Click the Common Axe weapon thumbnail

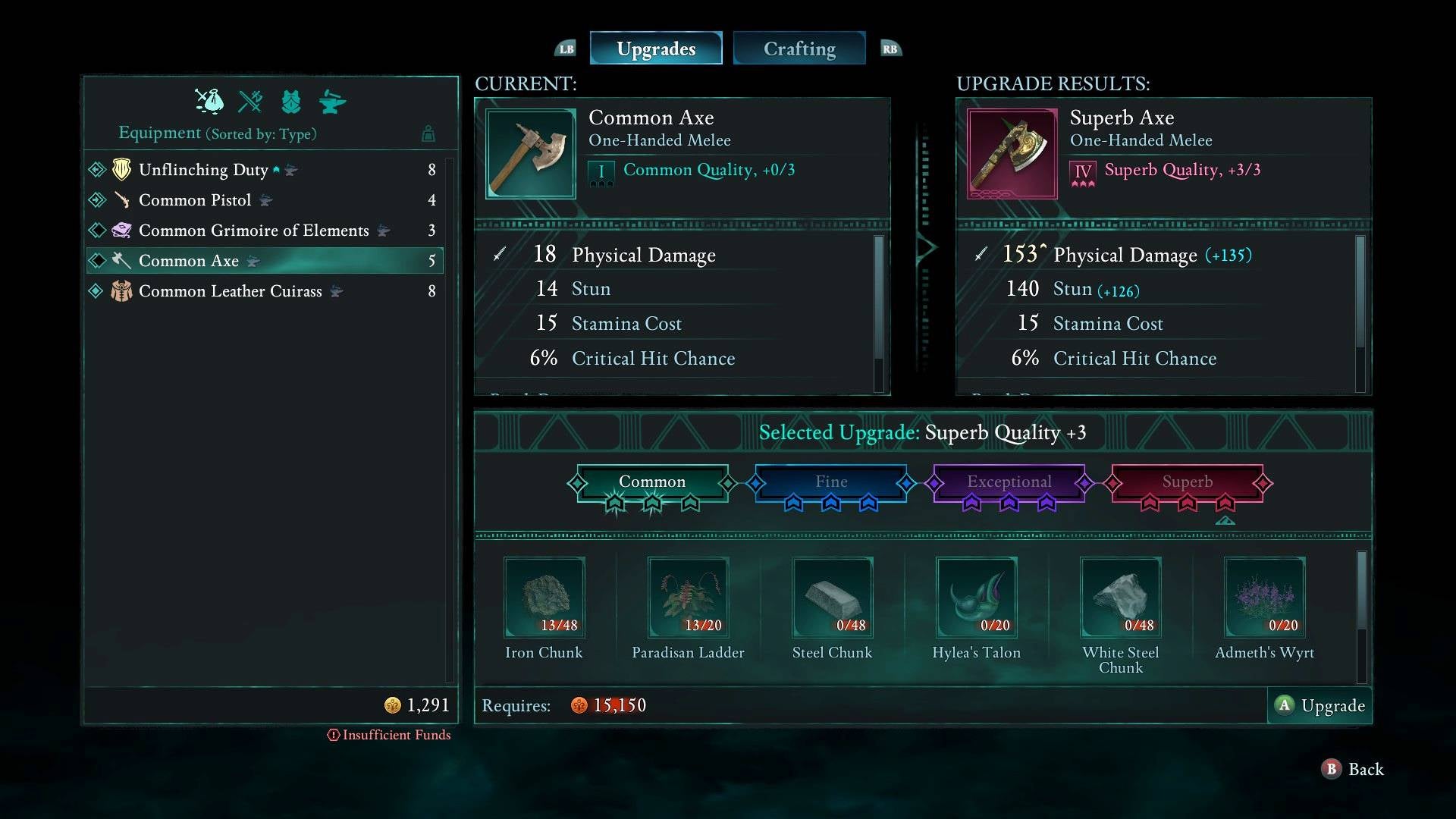[x=530, y=153]
